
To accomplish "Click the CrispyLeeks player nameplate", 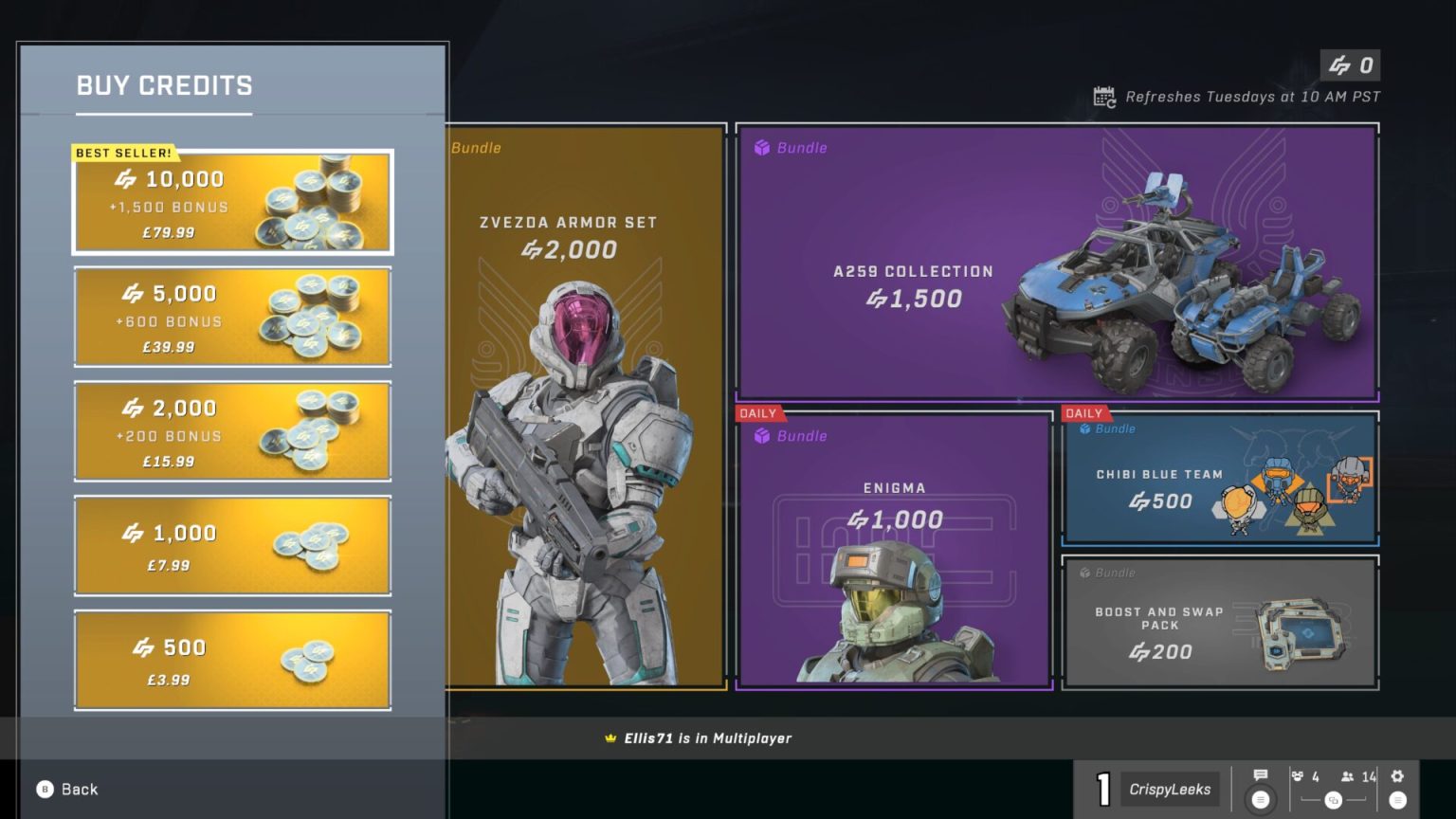I will 1169,788.
